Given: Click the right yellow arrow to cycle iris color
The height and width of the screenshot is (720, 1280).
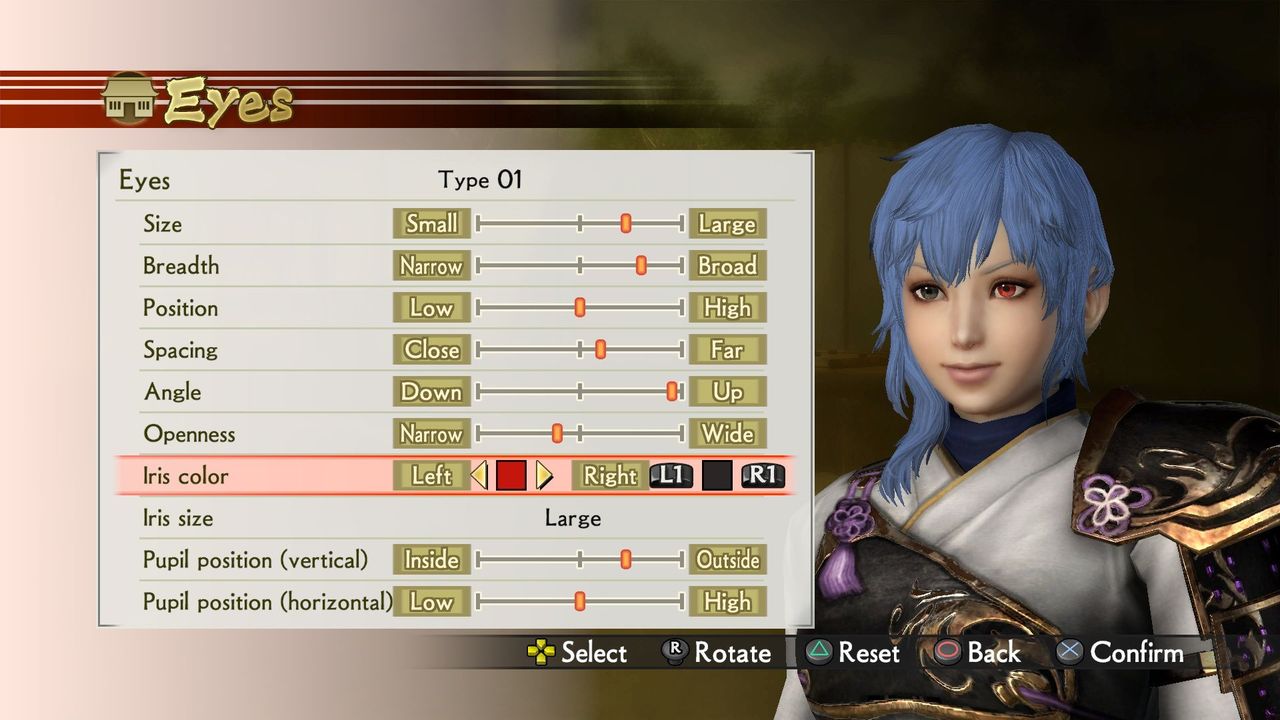Looking at the screenshot, I should (x=543, y=476).
